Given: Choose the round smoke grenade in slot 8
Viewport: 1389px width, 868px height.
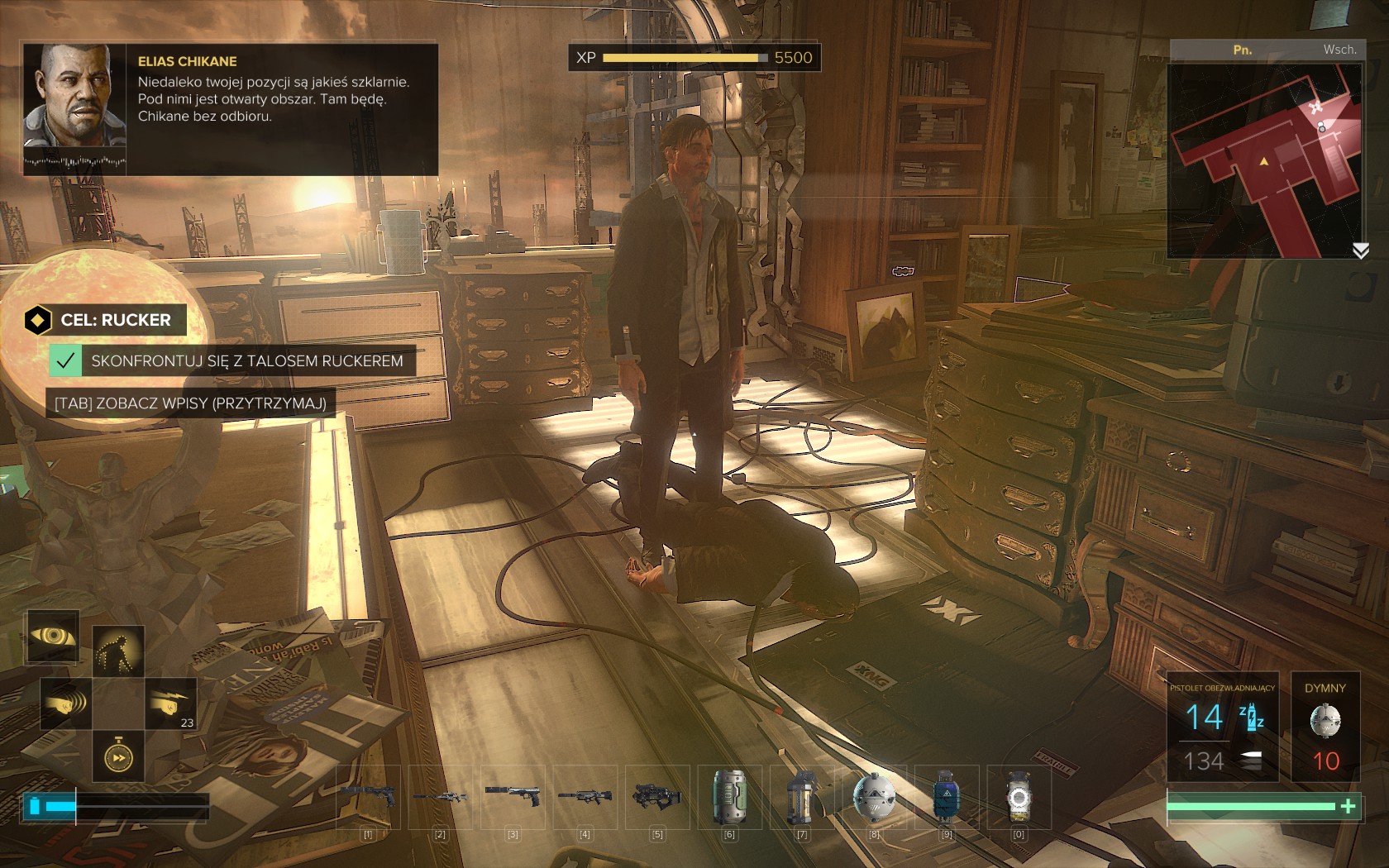Looking at the screenshot, I should pos(874,797).
